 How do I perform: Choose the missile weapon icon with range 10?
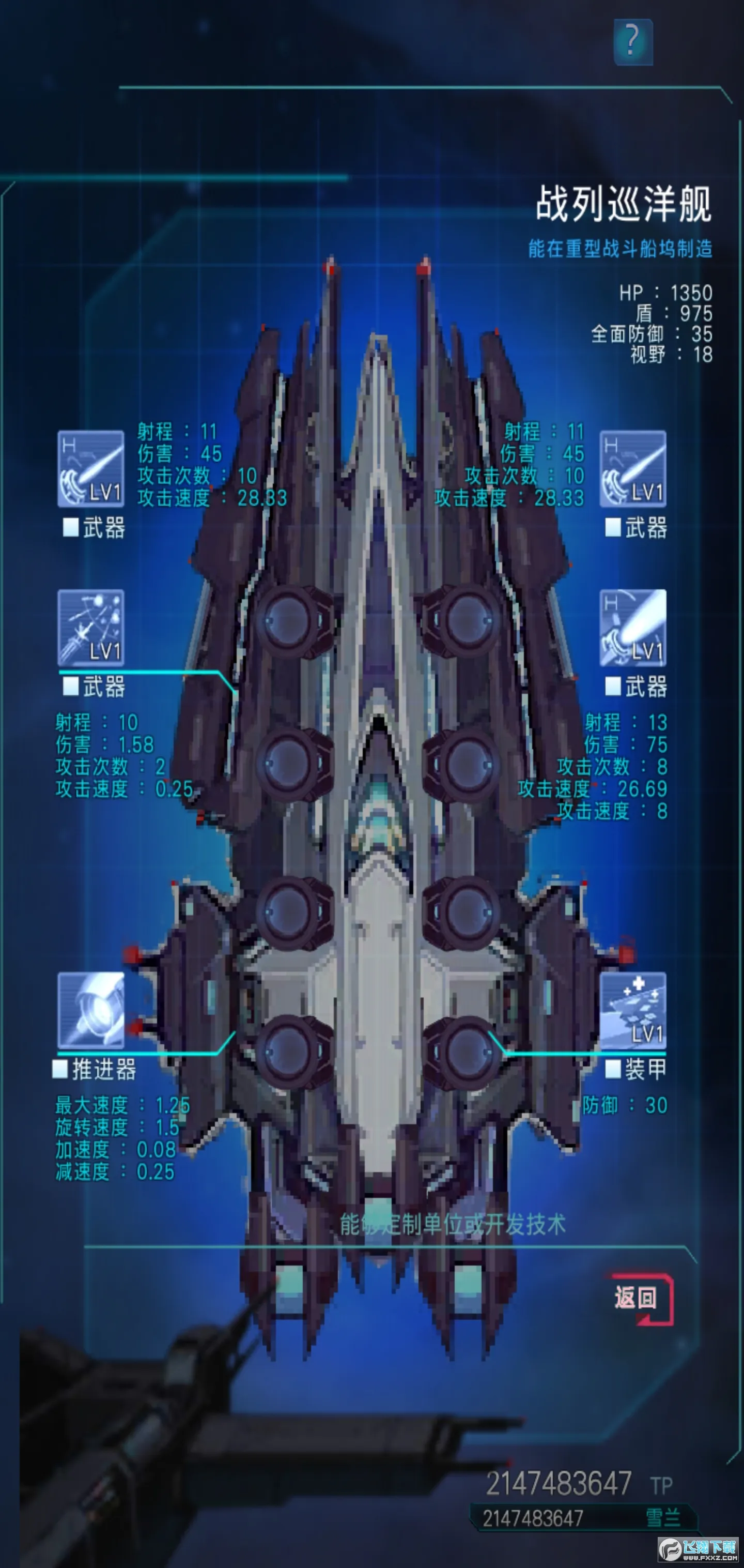click(x=90, y=628)
